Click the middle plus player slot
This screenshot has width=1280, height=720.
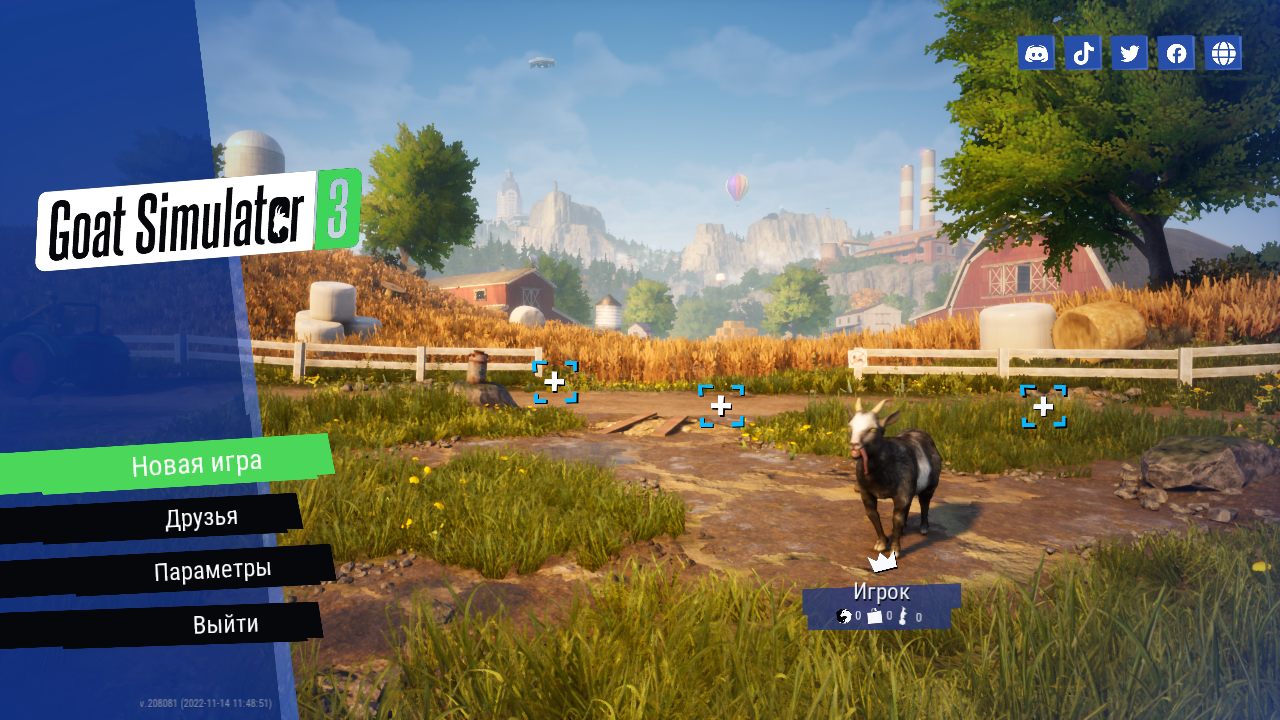click(x=720, y=405)
